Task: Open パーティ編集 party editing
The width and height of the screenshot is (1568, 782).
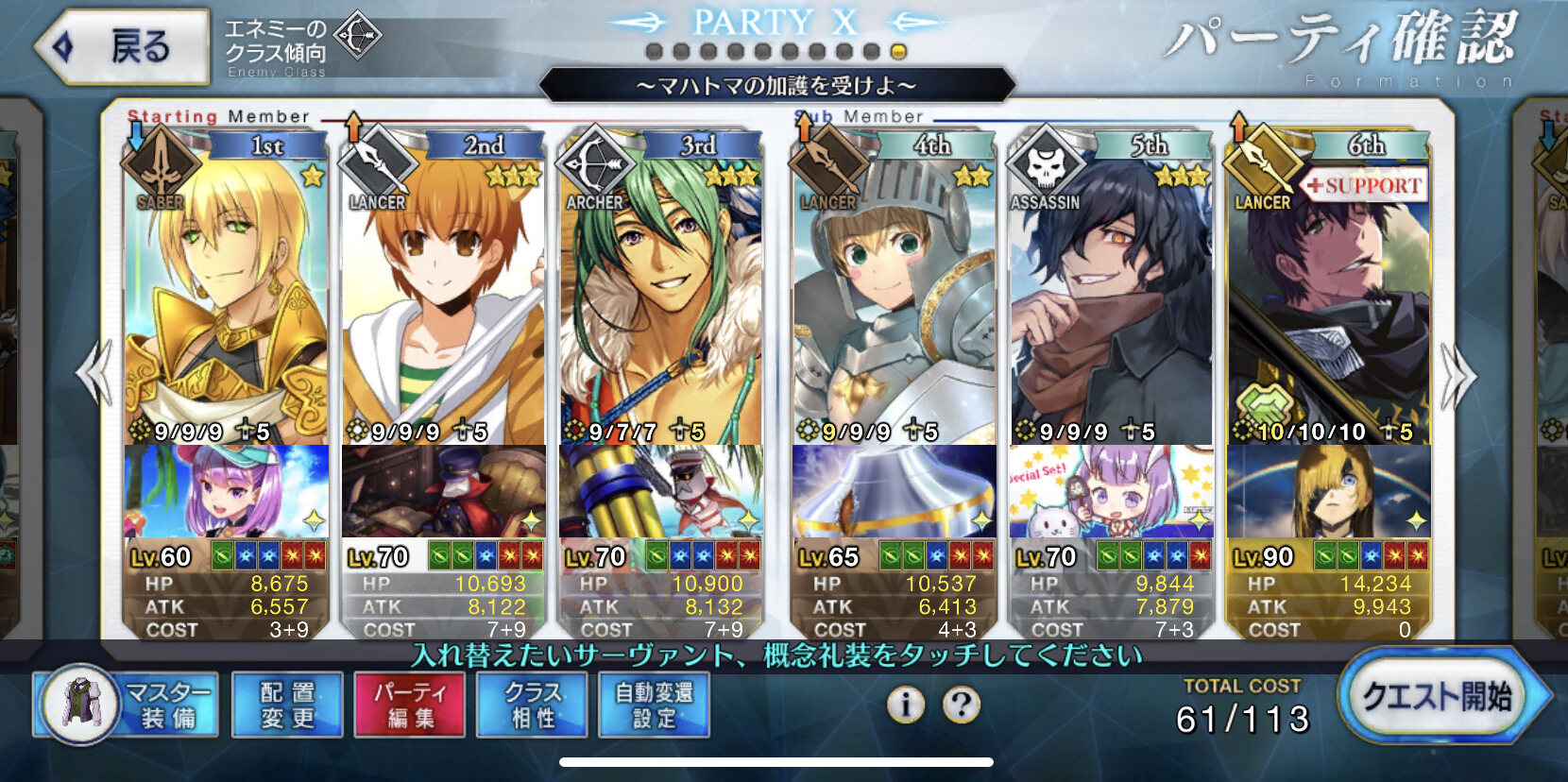Action: click(410, 705)
